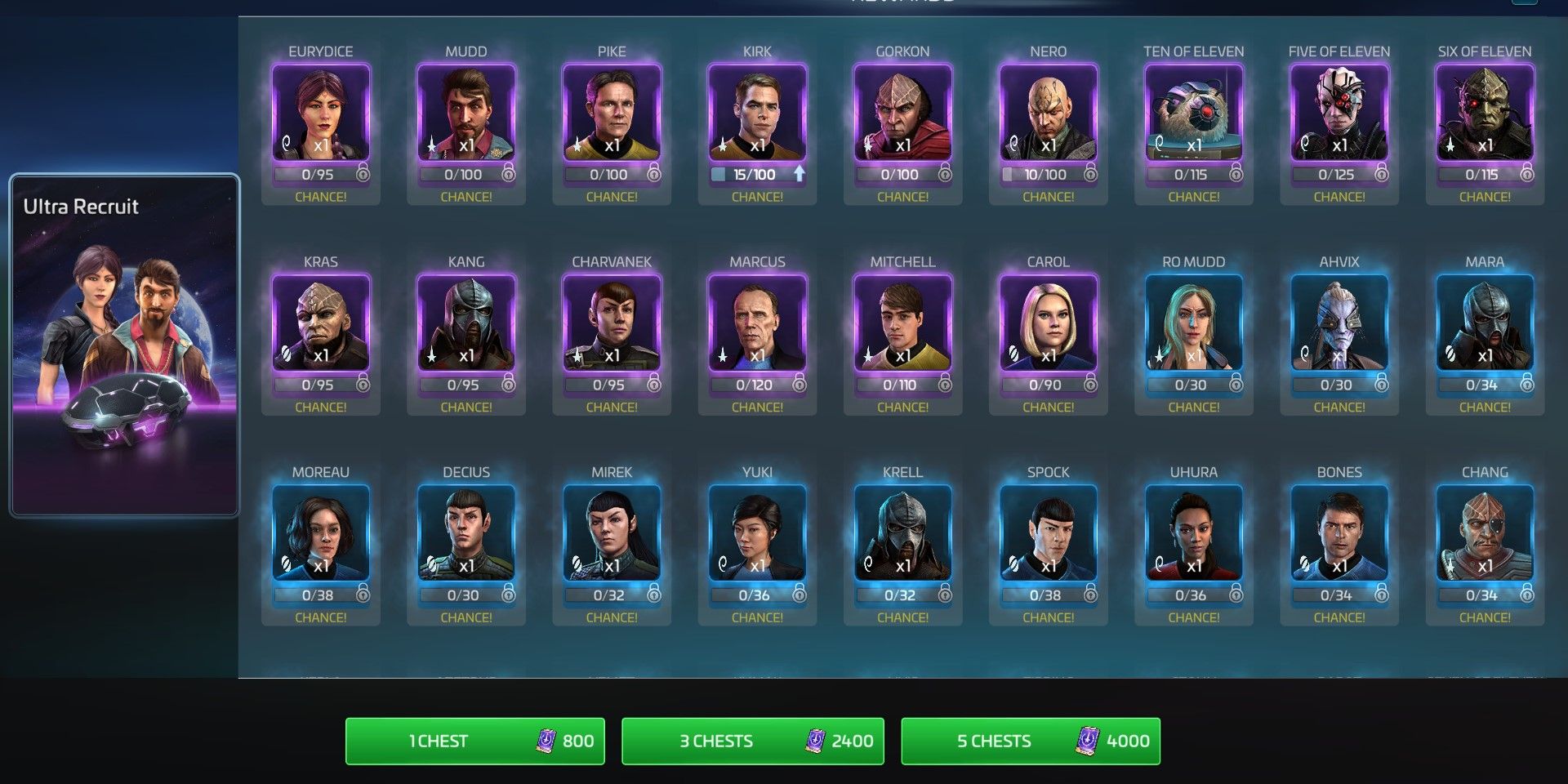1568x784 pixels.
Task: Select the Kirk officer portrait
Action: [757, 113]
